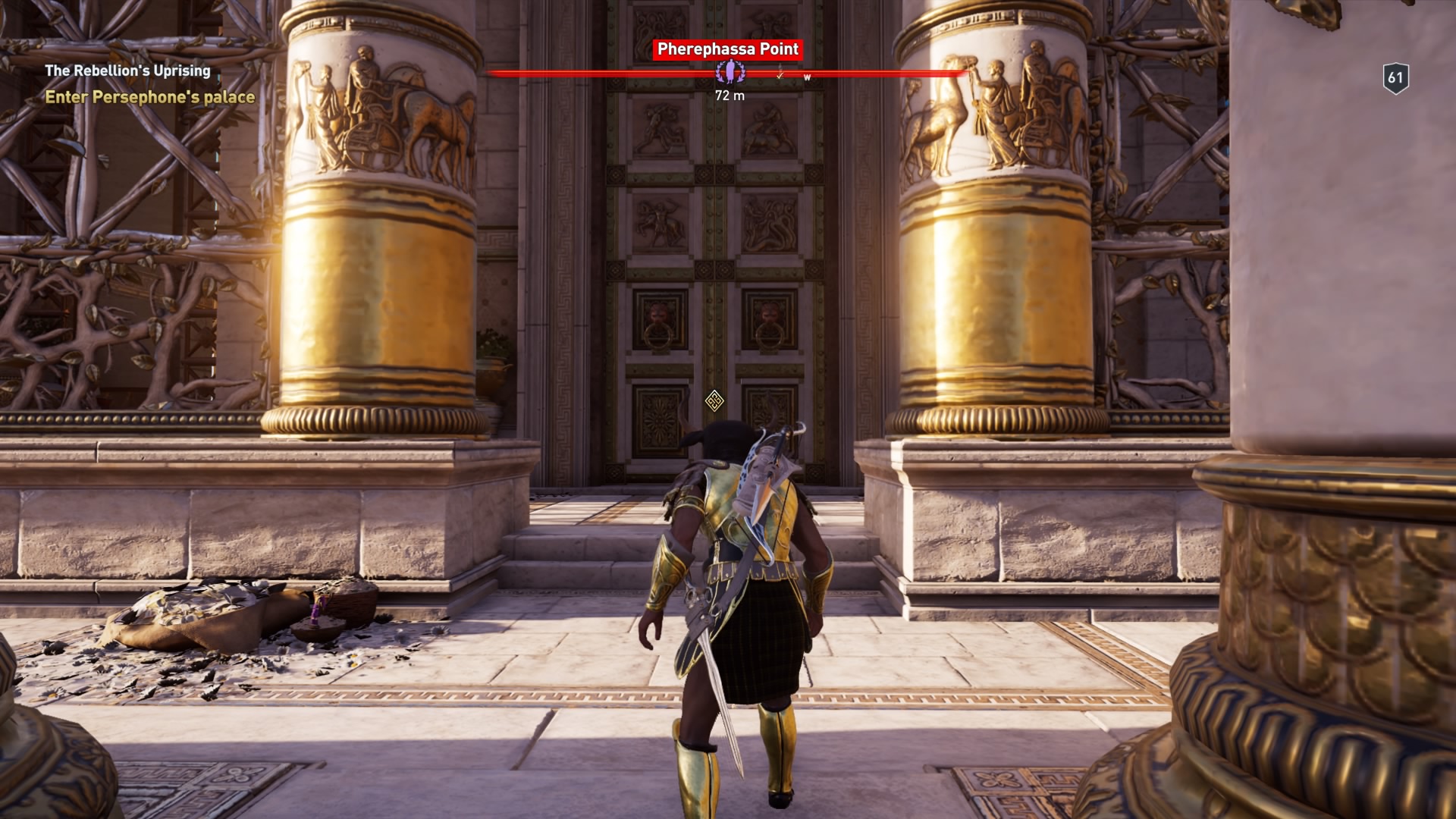
Task: Click the red restricted-area compass bar
Action: [x=576, y=74]
